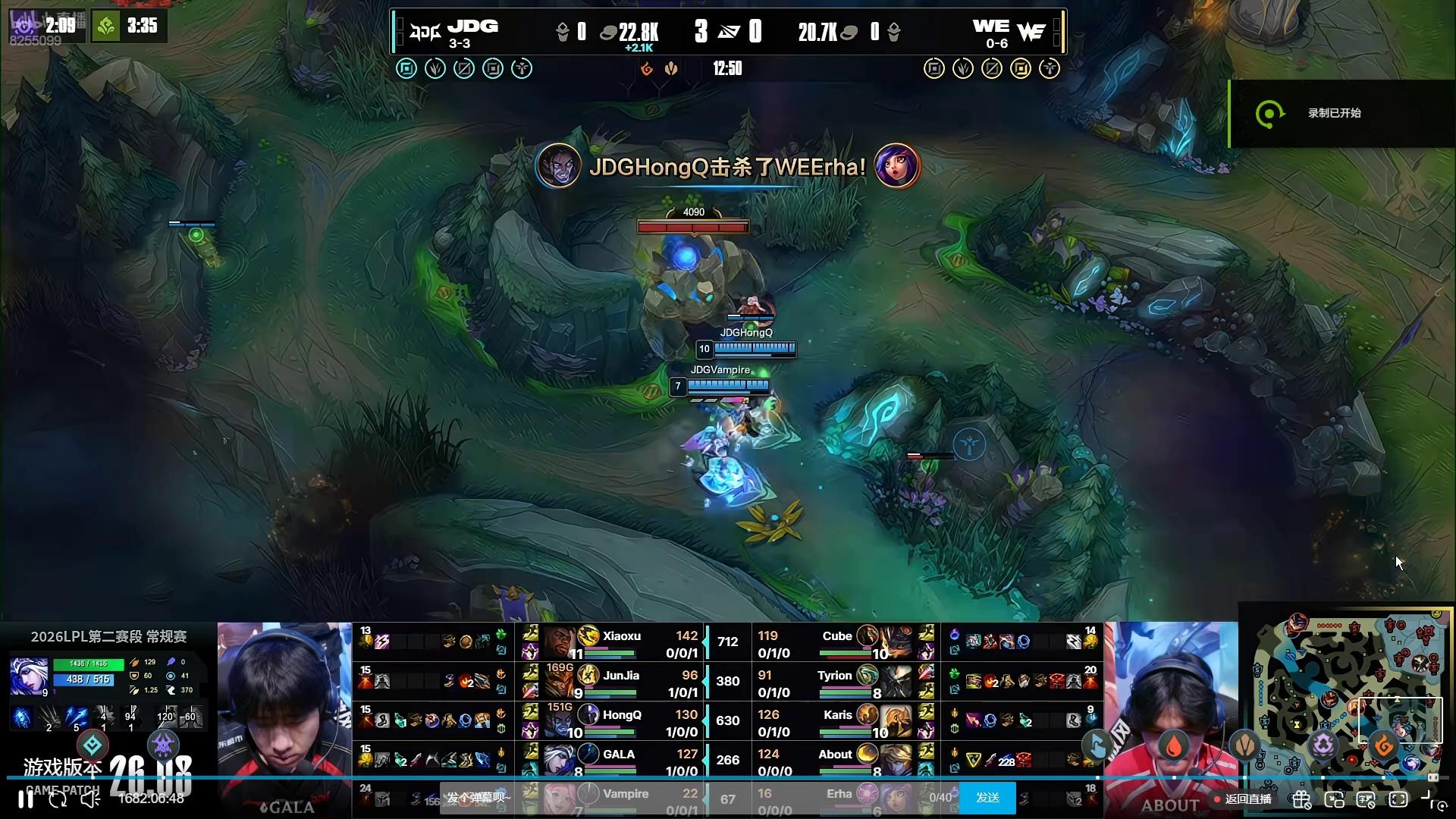Return to live via 返回直播
Screen dimensions: 1456x819
click(1244, 799)
